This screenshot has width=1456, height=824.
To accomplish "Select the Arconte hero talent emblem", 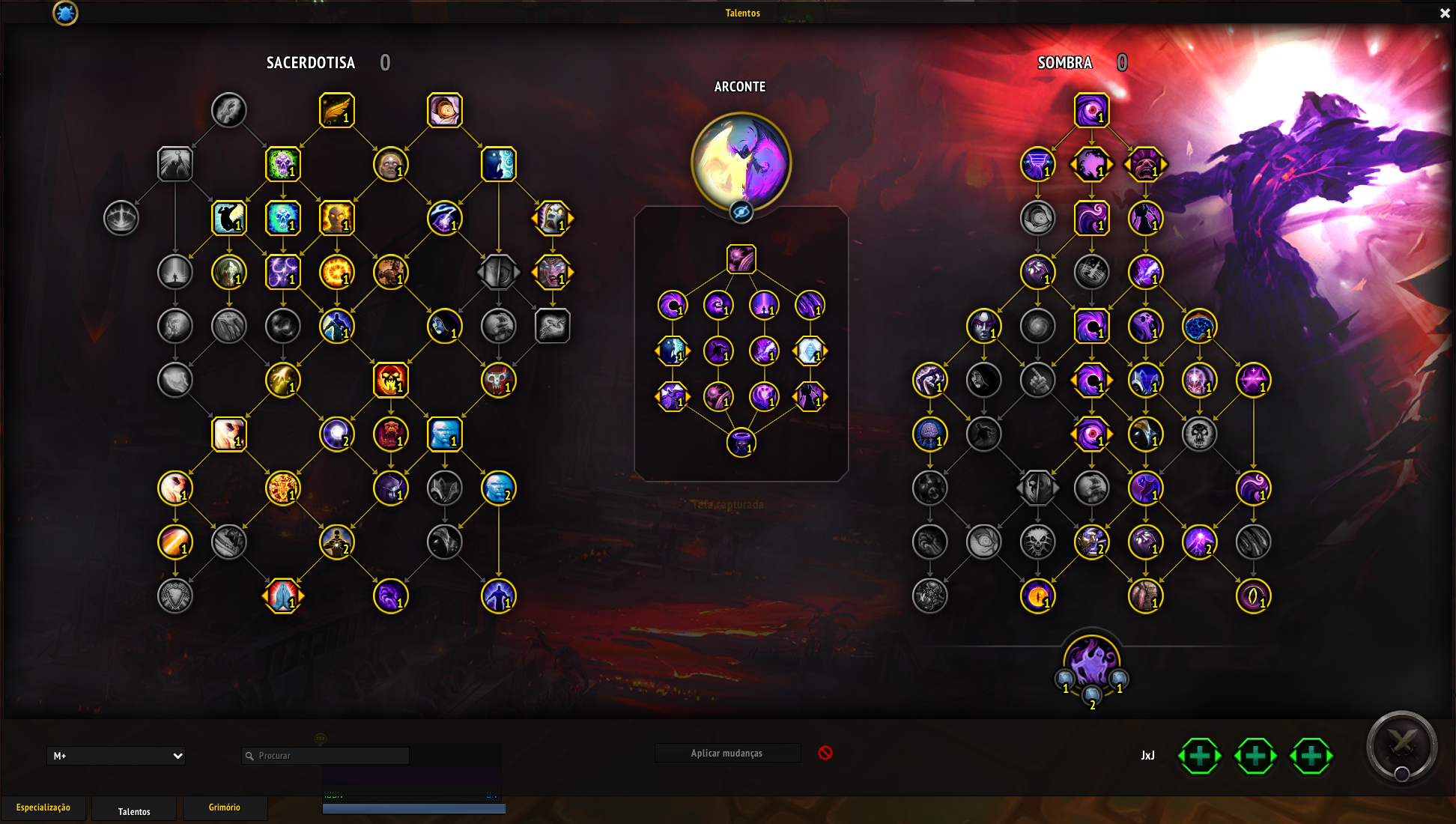I will 741,161.
